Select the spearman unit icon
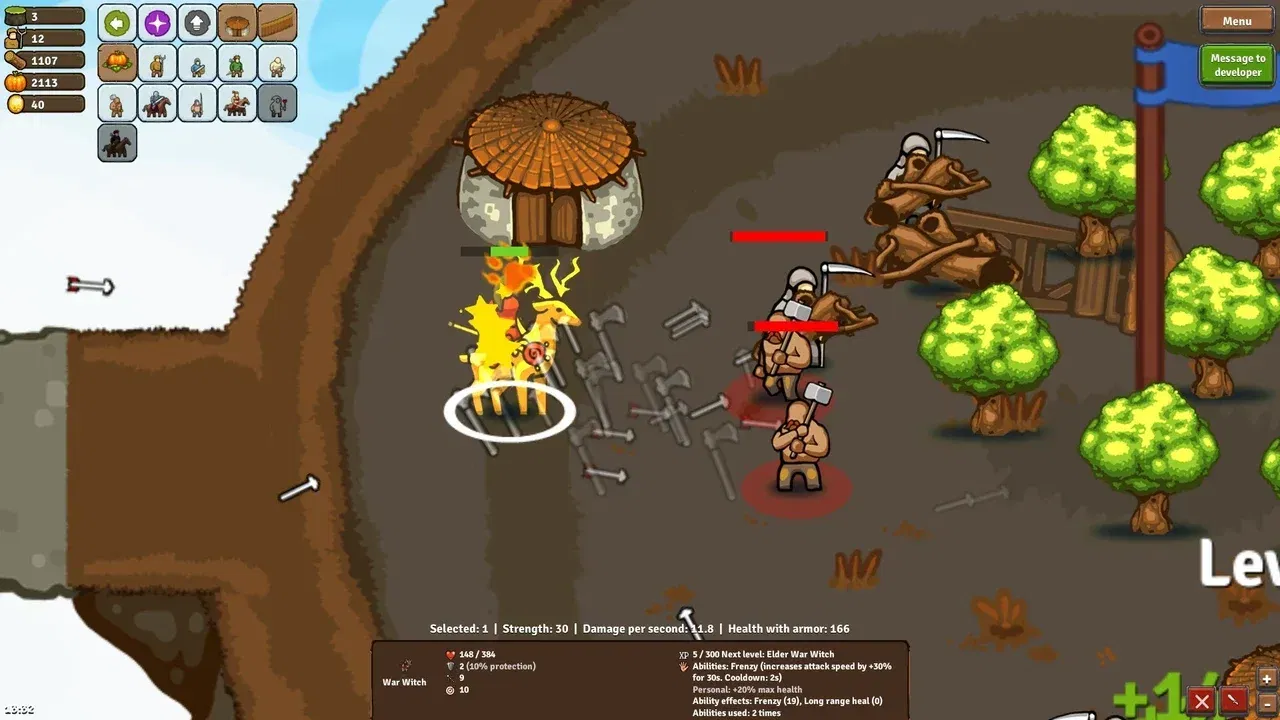This screenshot has height=720, width=1280. (157, 62)
